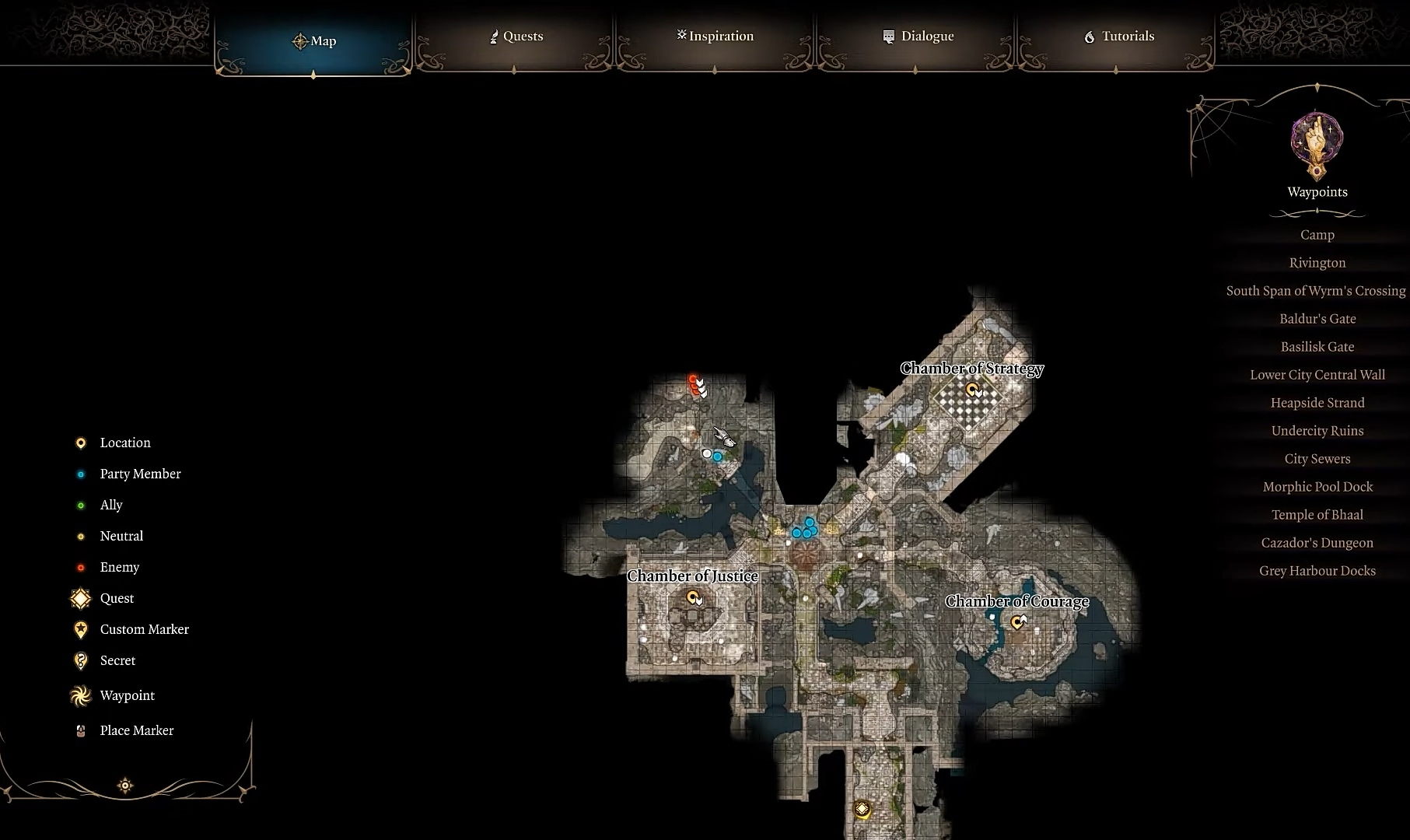Click the Secret marker icon in the legend
The image size is (1410, 840).
coord(80,660)
